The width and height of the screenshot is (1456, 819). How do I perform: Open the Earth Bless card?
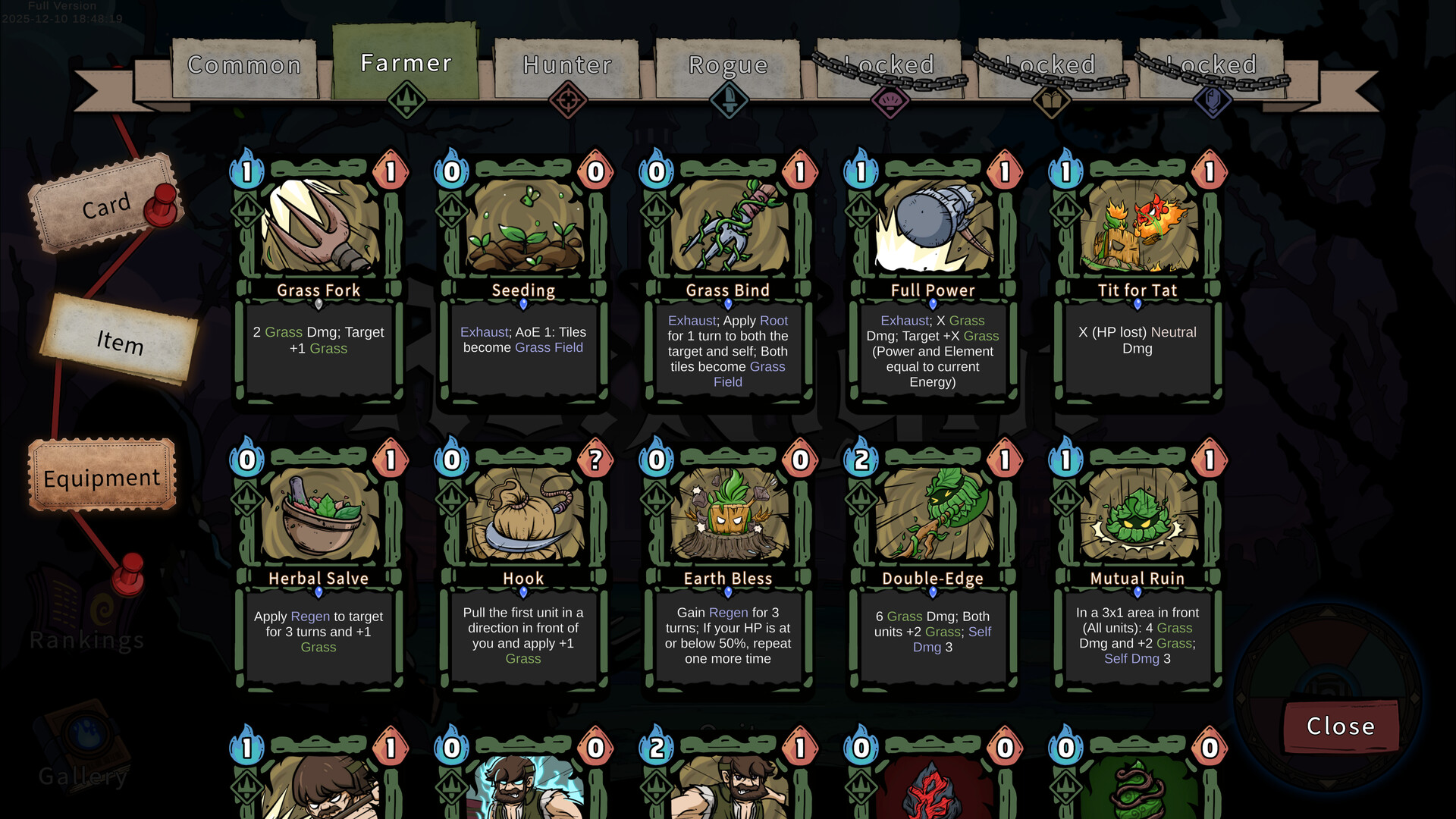tap(728, 569)
